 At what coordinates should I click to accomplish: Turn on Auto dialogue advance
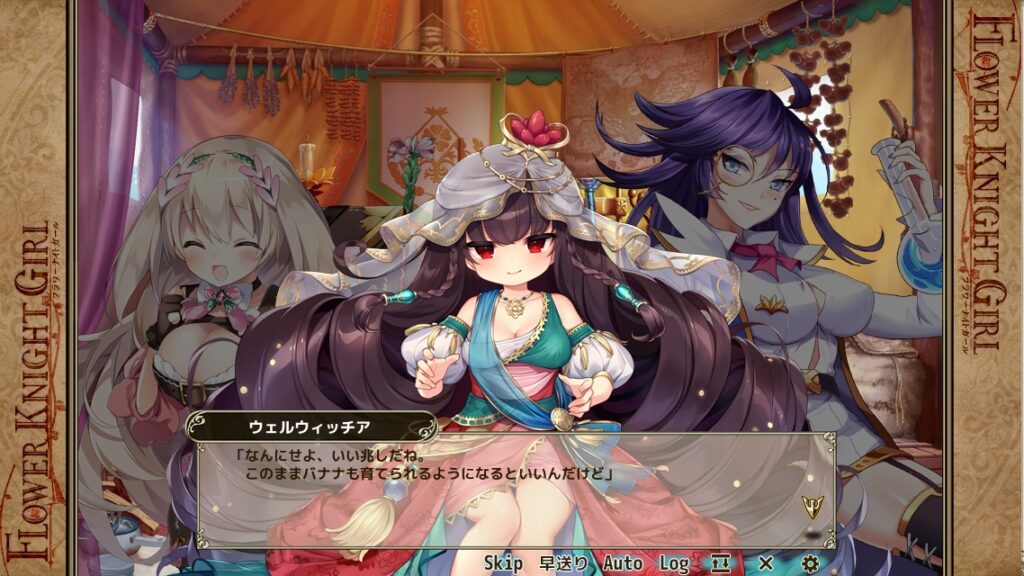622,563
